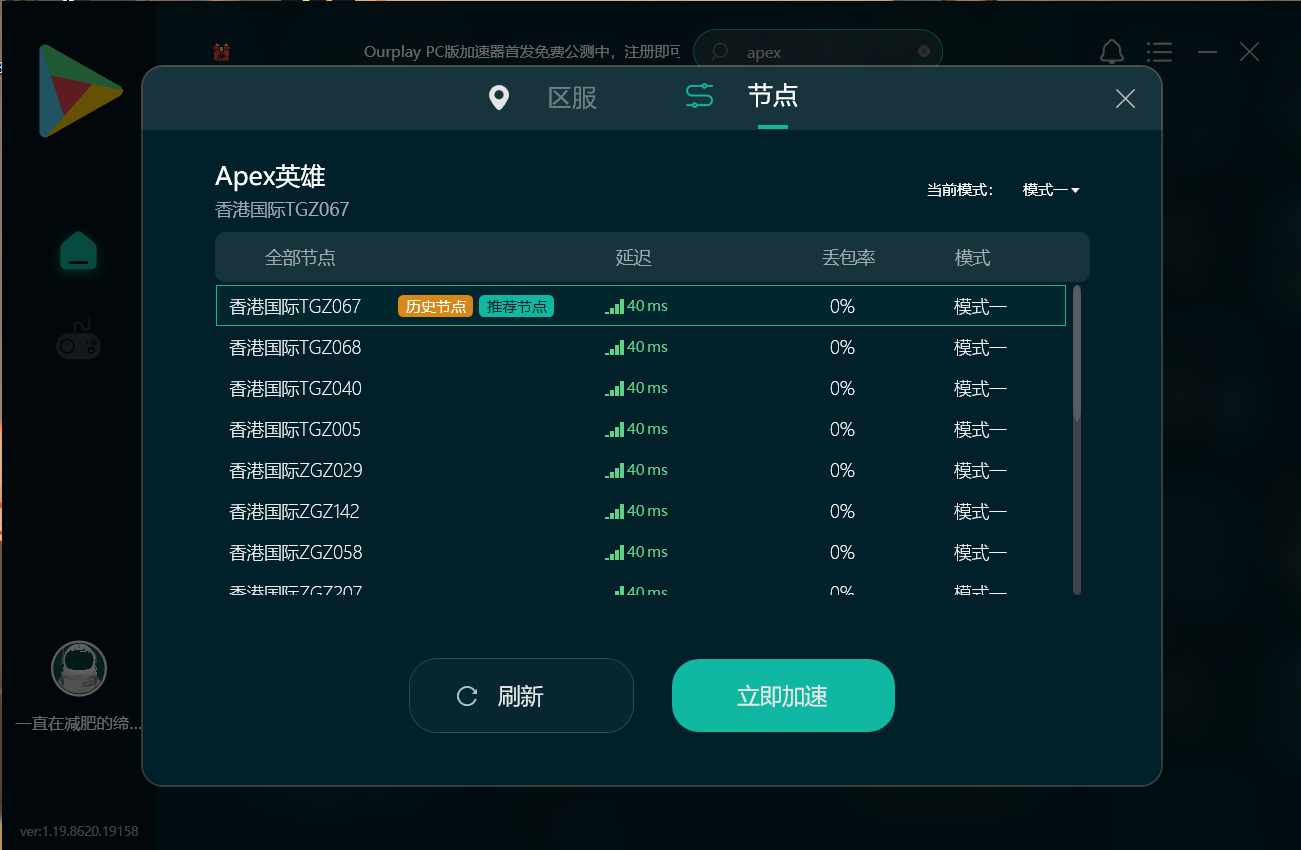Click inside the apex search field
This screenshot has width=1301, height=850.
800,51
